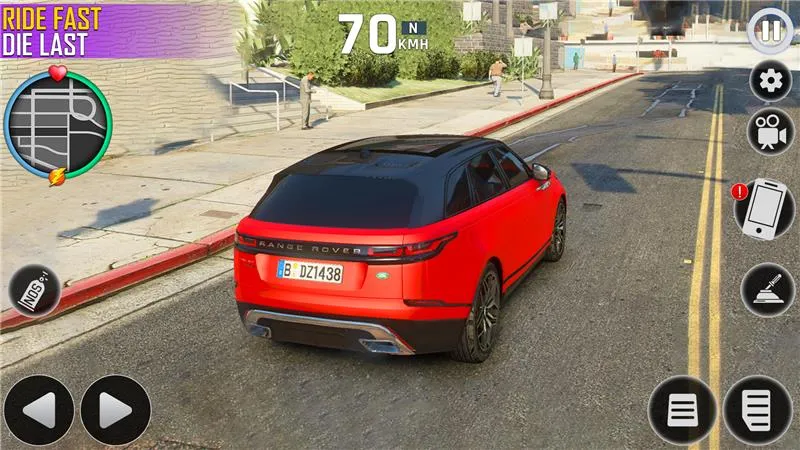Steer left with the left arrow
This screenshot has height=450, width=800.
click(x=39, y=410)
